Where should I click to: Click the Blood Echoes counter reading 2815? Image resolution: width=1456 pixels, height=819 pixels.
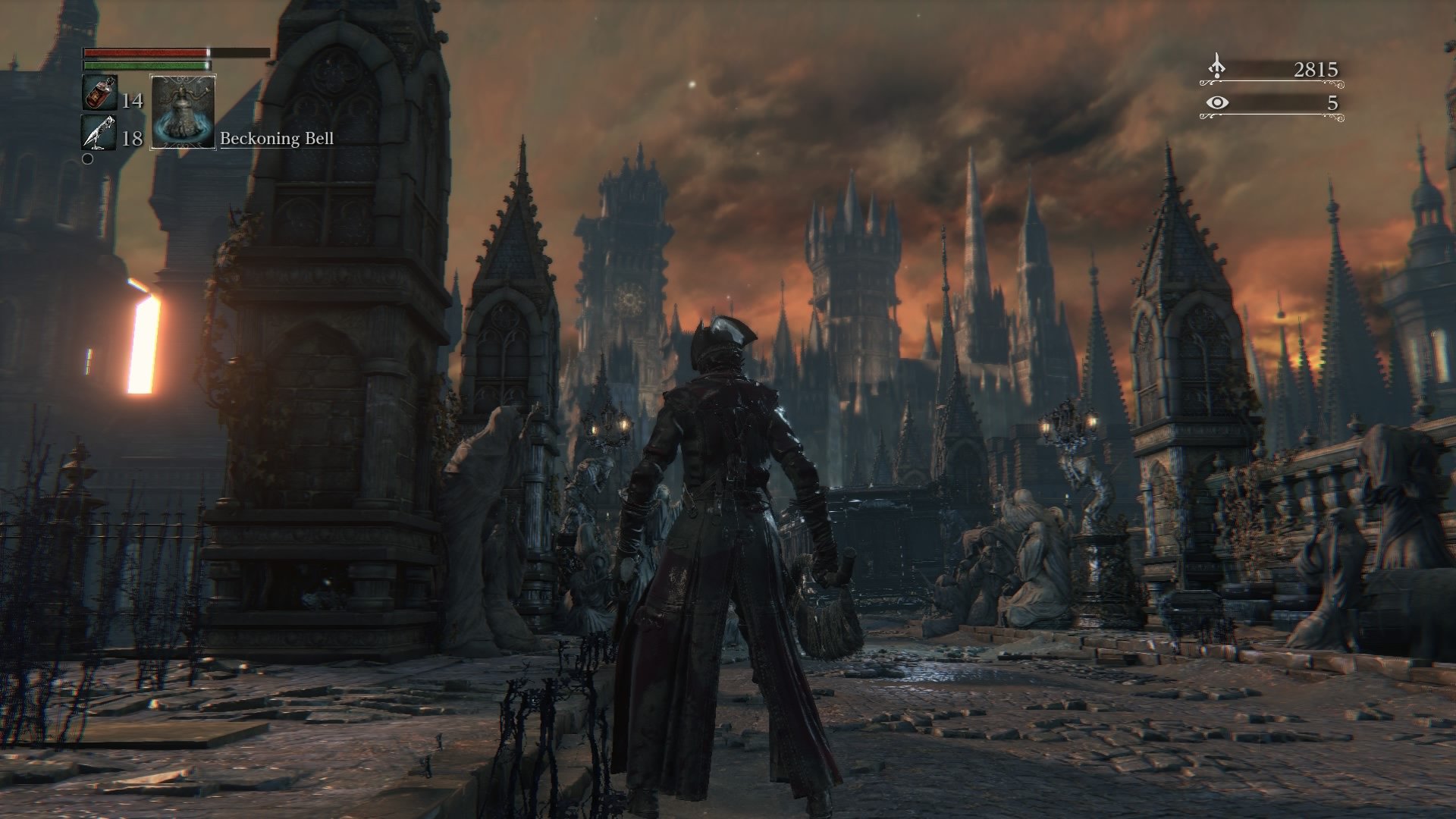pyautogui.click(x=1318, y=67)
